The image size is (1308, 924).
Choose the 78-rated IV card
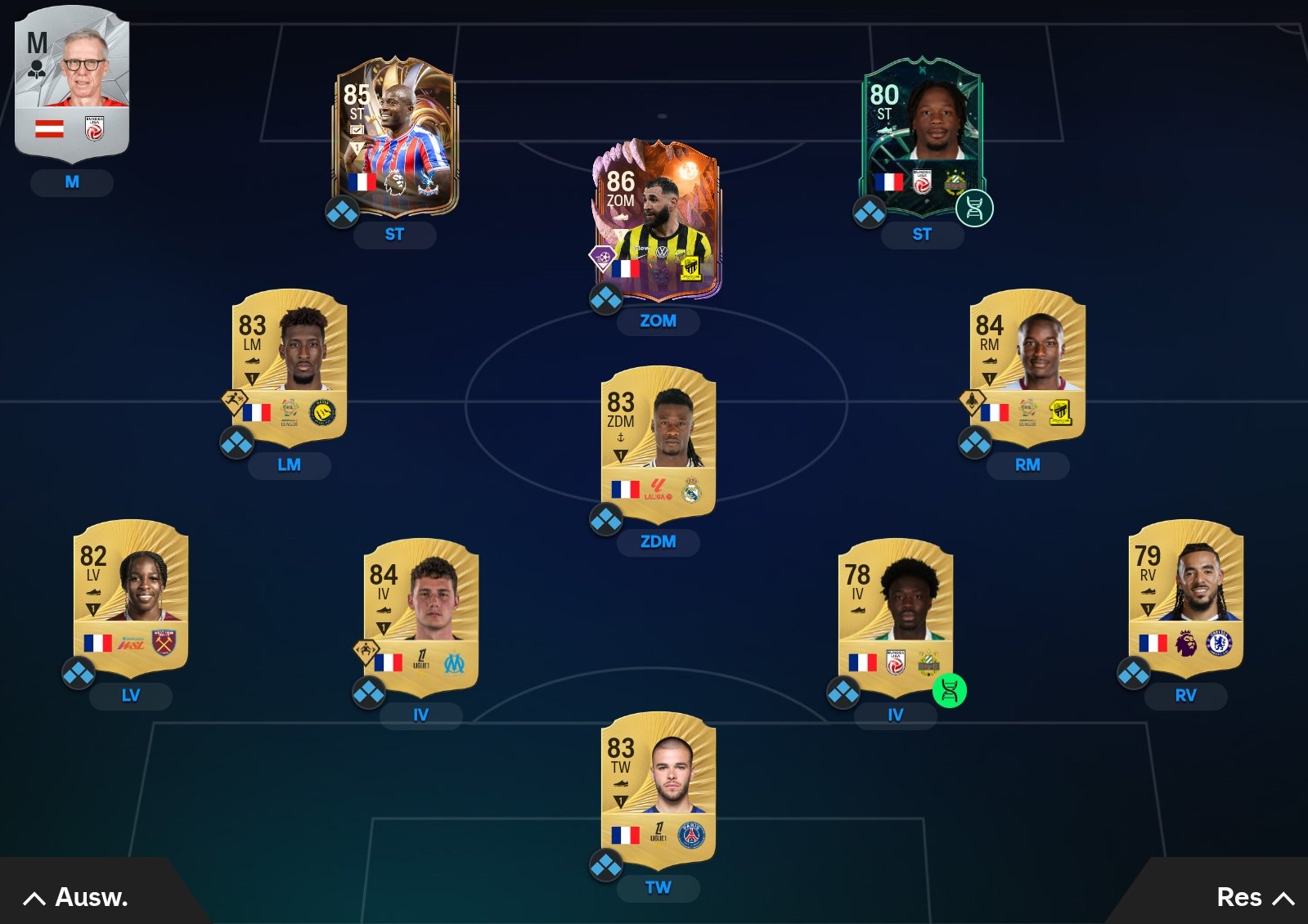895,615
